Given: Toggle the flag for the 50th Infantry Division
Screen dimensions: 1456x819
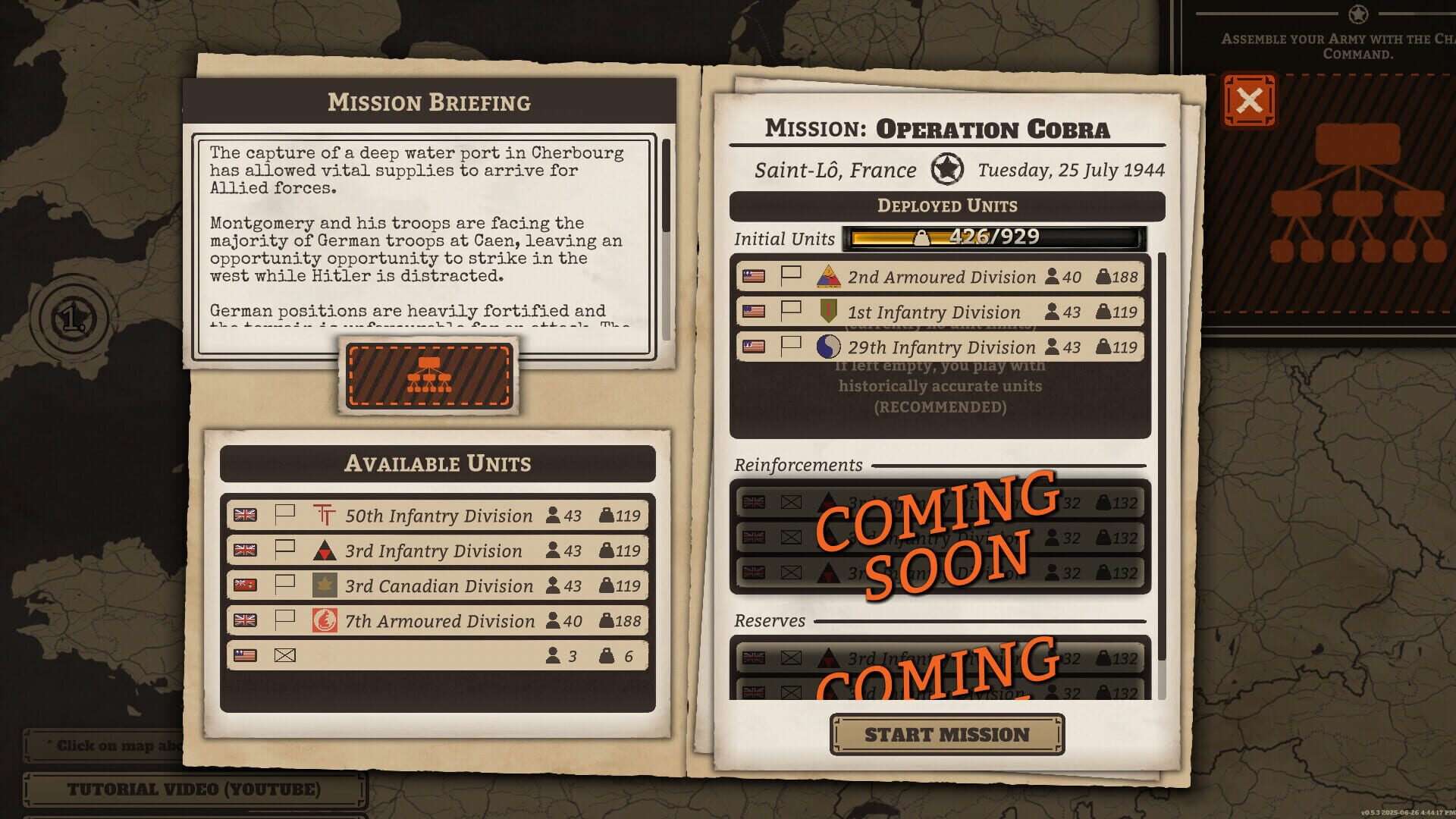Looking at the screenshot, I should pos(284,515).
